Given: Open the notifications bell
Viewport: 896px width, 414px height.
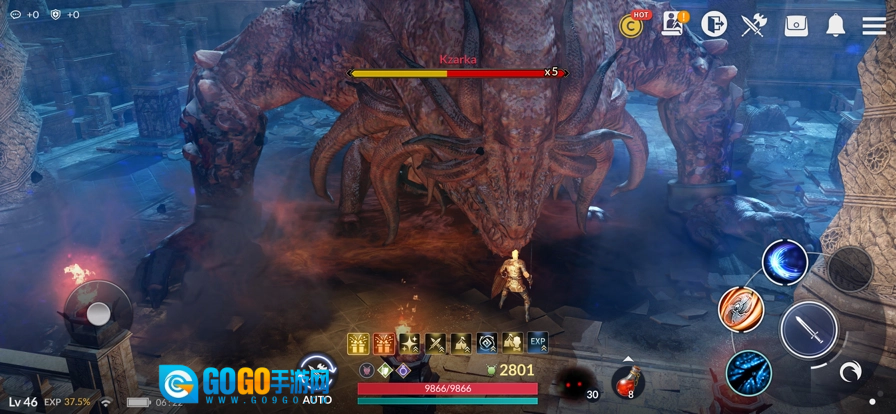Looking at the screenshot, I should point(836,25).
